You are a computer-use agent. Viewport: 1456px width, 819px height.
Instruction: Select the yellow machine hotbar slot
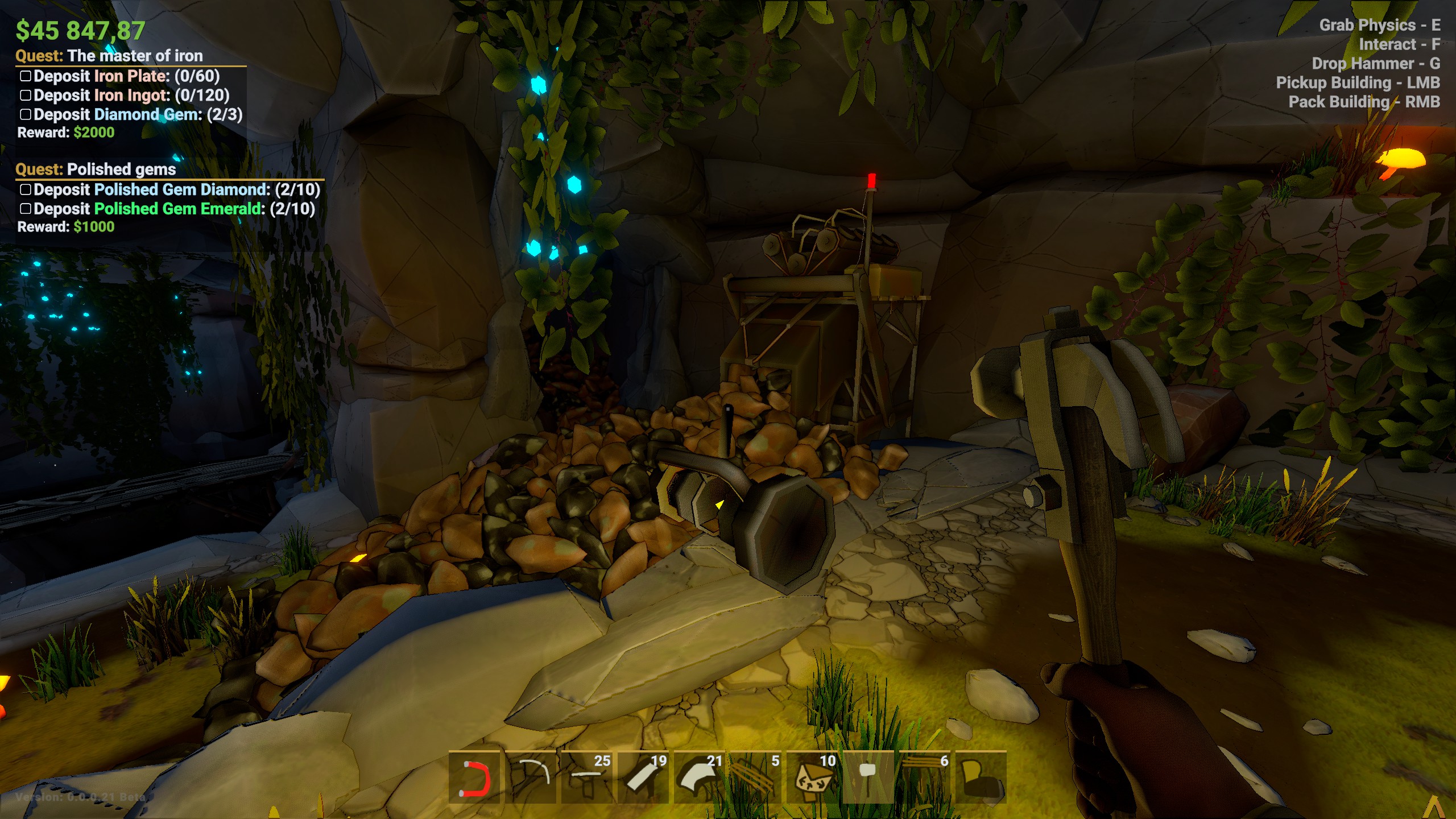[981, 777]
